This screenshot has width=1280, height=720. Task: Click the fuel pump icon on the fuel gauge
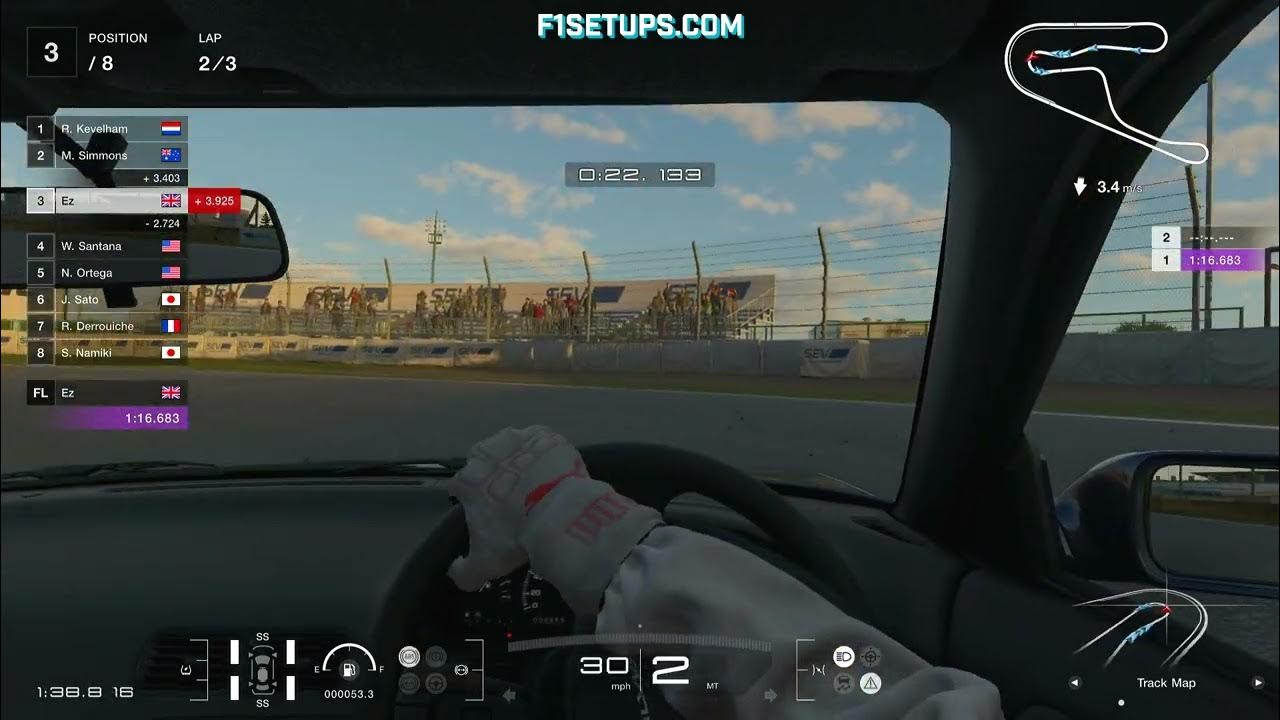click(x=349, y=670)
